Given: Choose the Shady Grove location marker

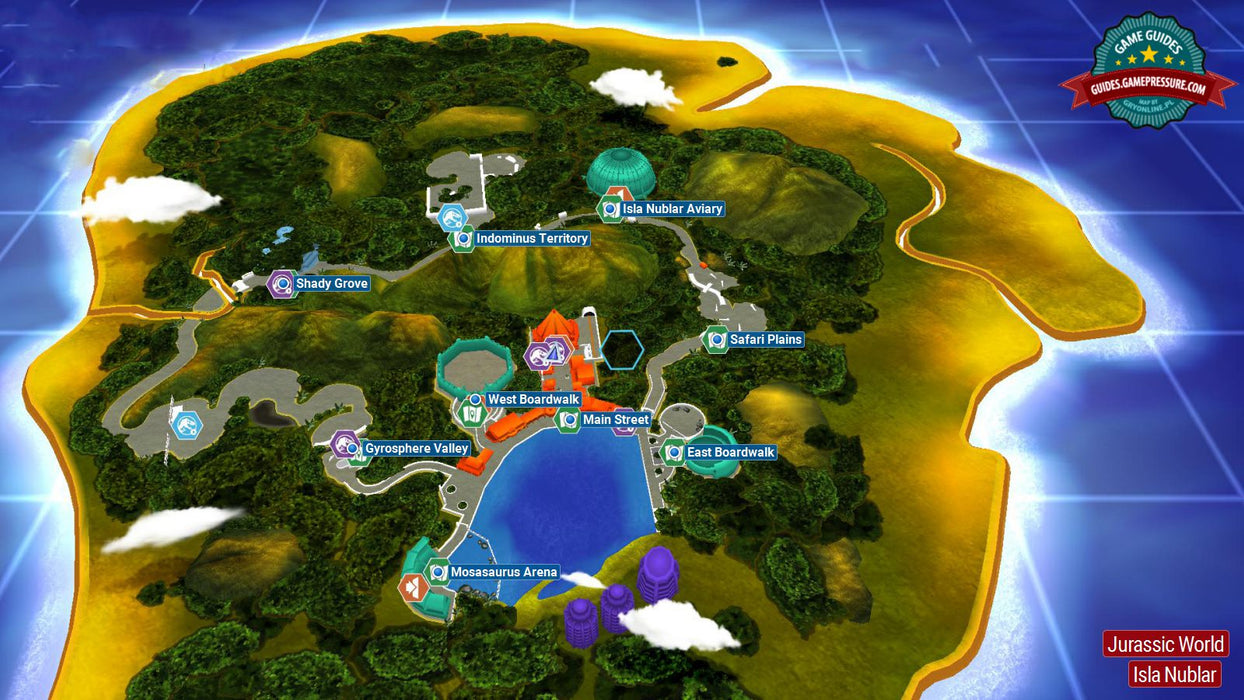Looking at the screenshot, I should (283, 284).
